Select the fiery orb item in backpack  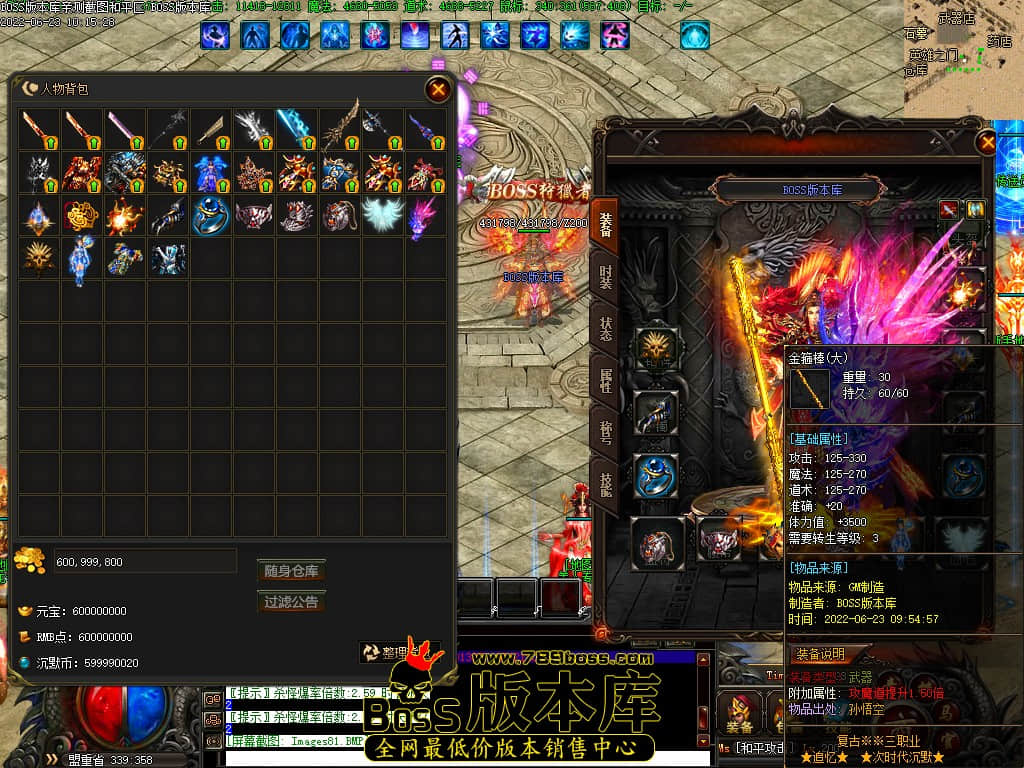point(125,214)
